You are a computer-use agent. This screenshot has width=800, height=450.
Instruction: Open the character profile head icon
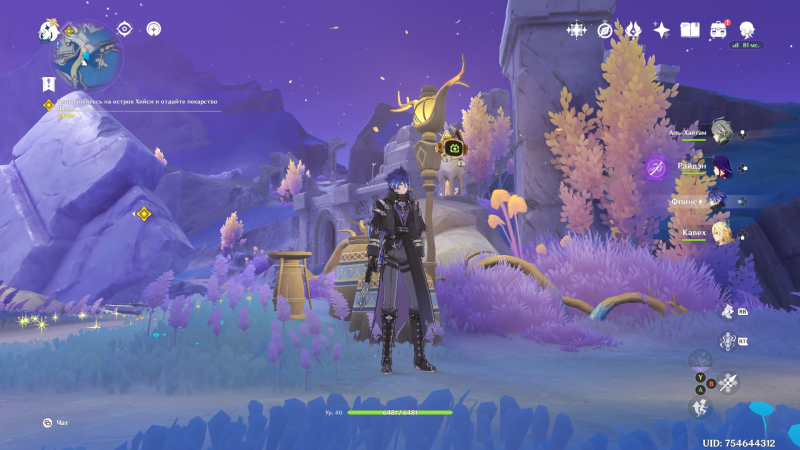(747, 30)
